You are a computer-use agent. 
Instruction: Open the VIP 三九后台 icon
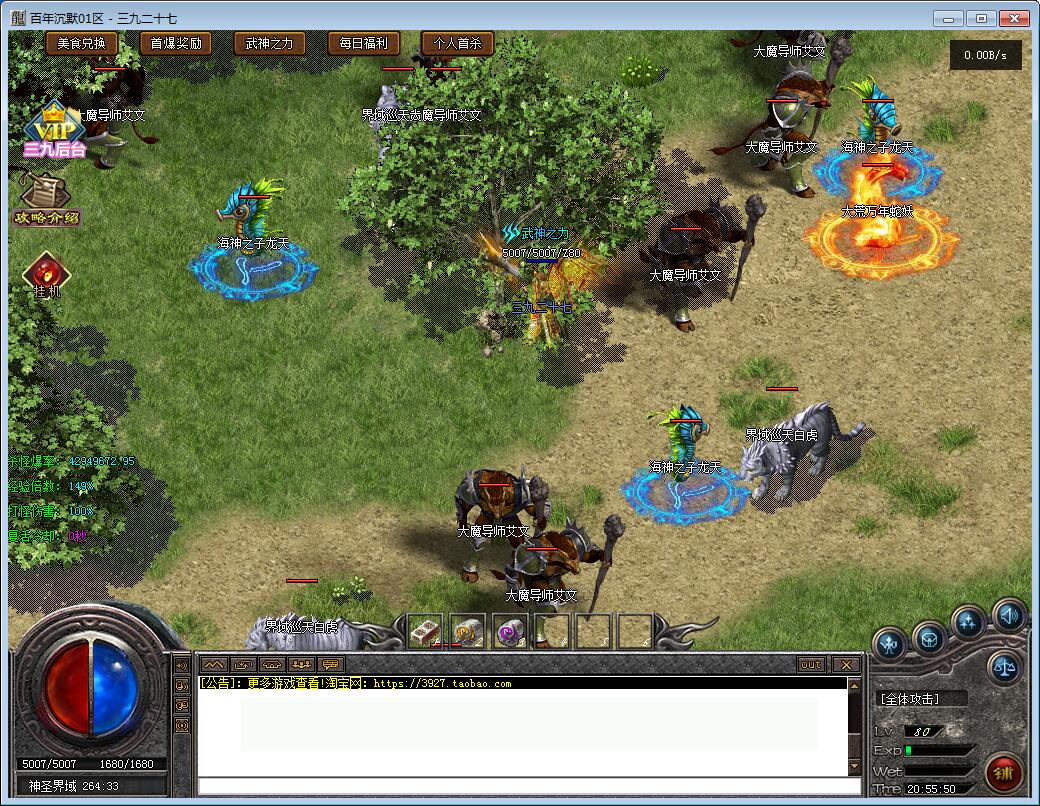click(x=55, y=132)
